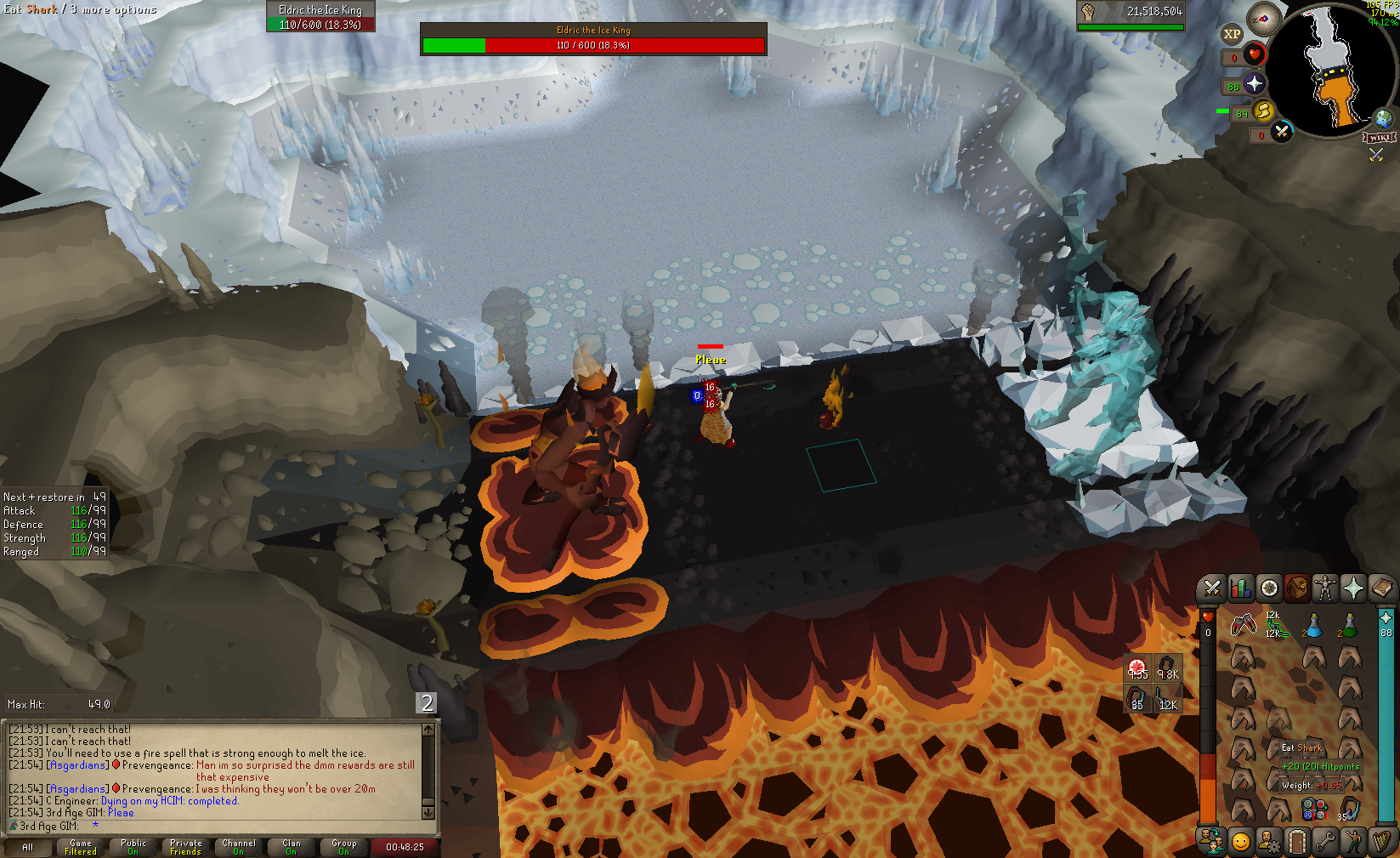Screen dimensions: 1400x858
Task: Select the green potion in inventory
Action: point(1349,626)
